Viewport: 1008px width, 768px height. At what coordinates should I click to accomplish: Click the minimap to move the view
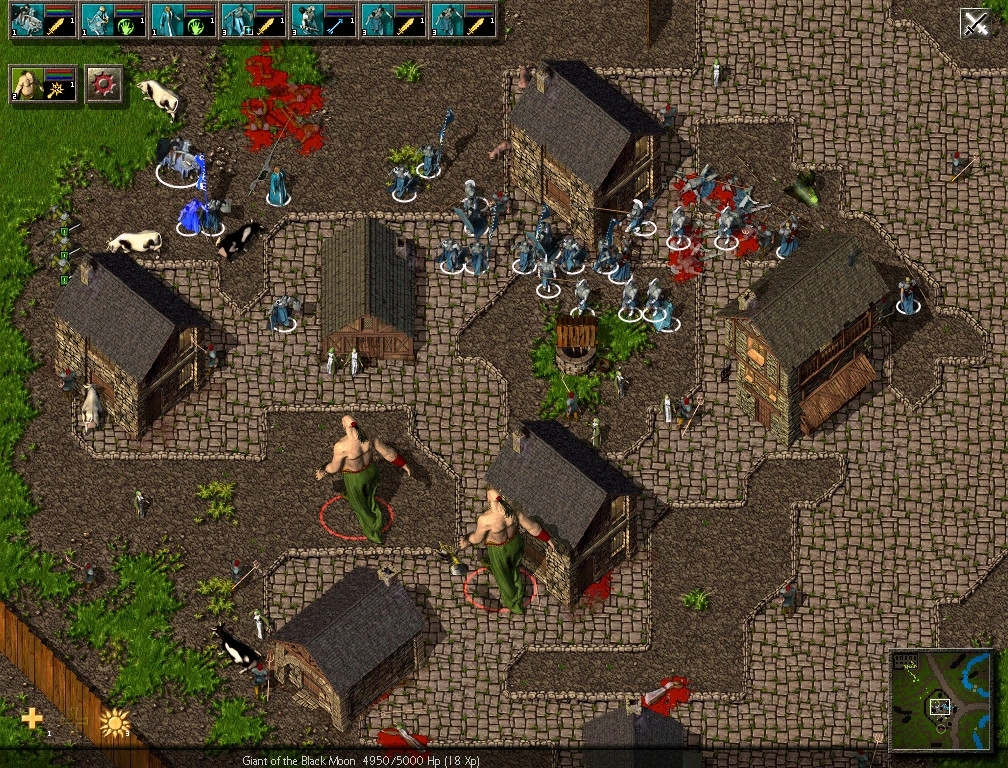tap(941, 700)
